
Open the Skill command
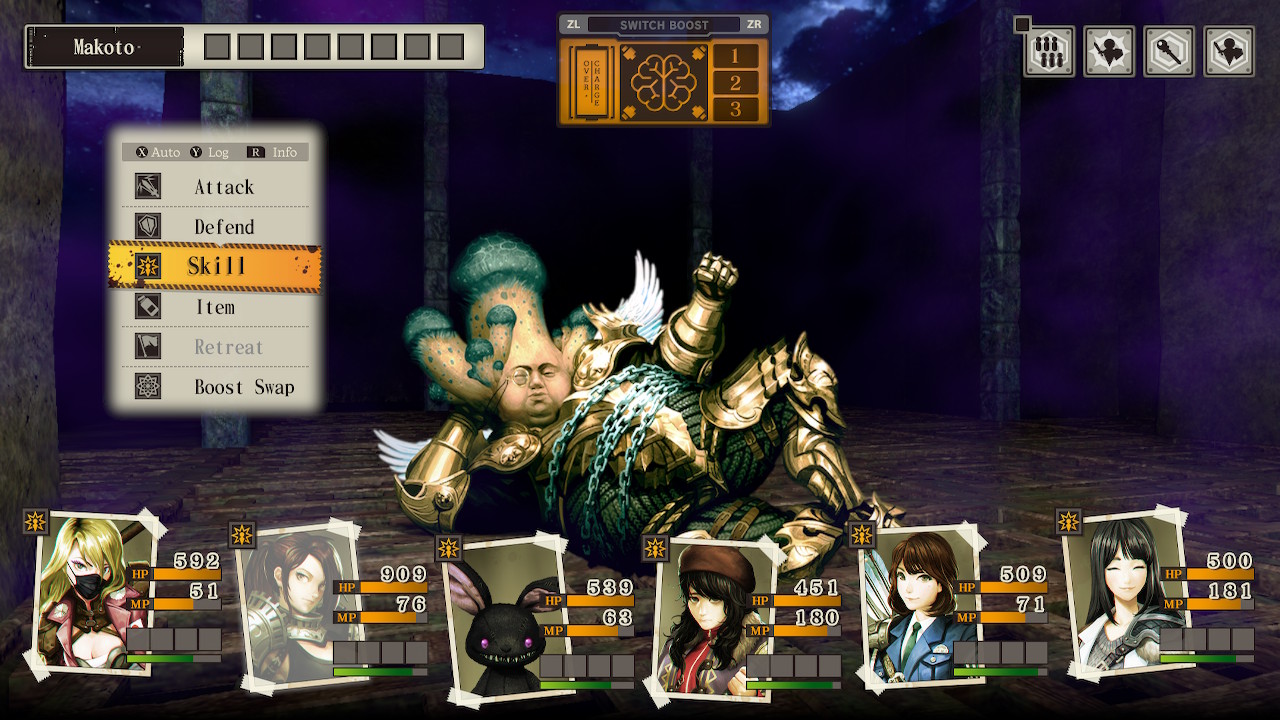pos(215,266)
